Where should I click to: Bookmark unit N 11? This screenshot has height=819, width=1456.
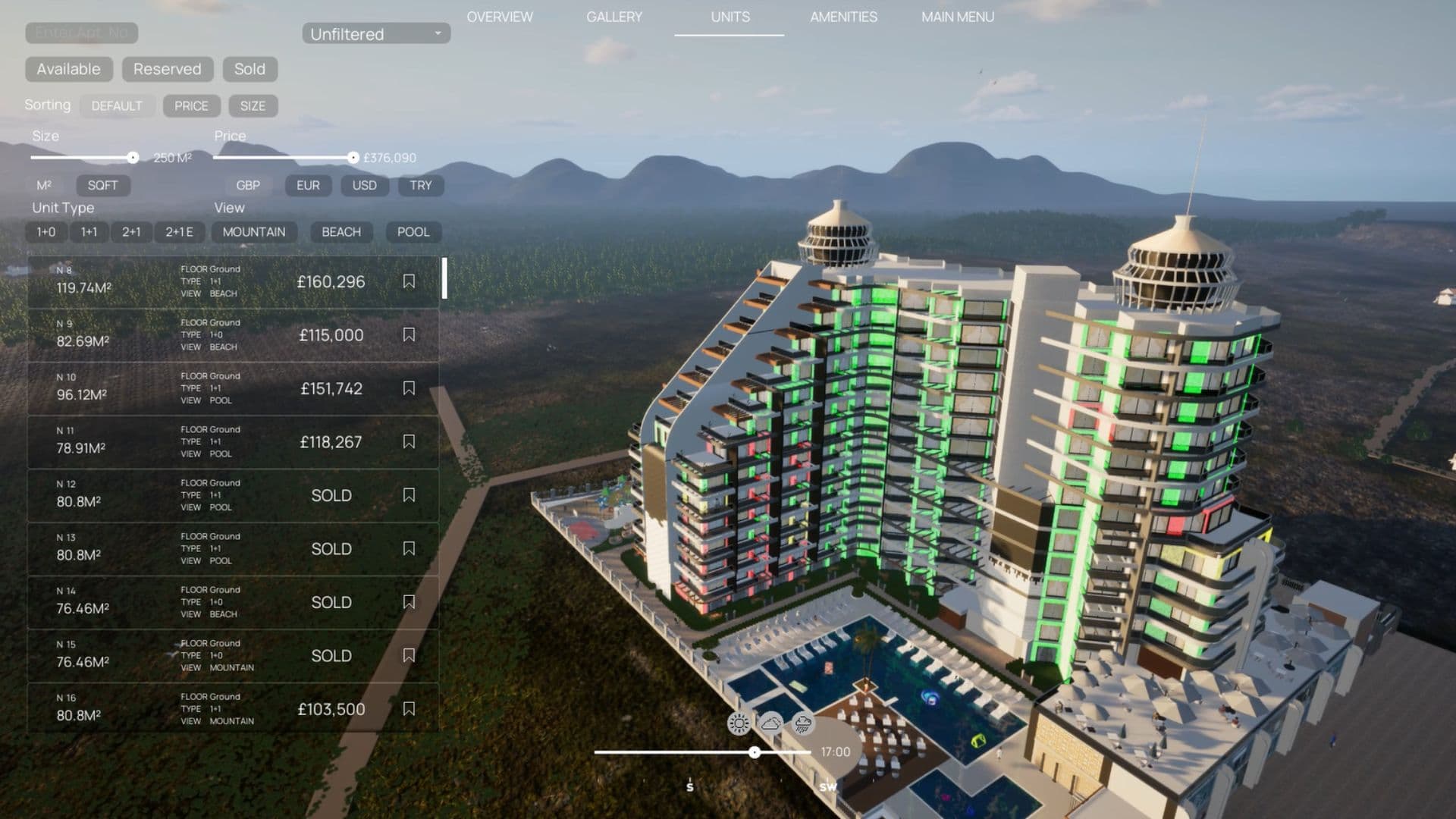coord(409,441)
